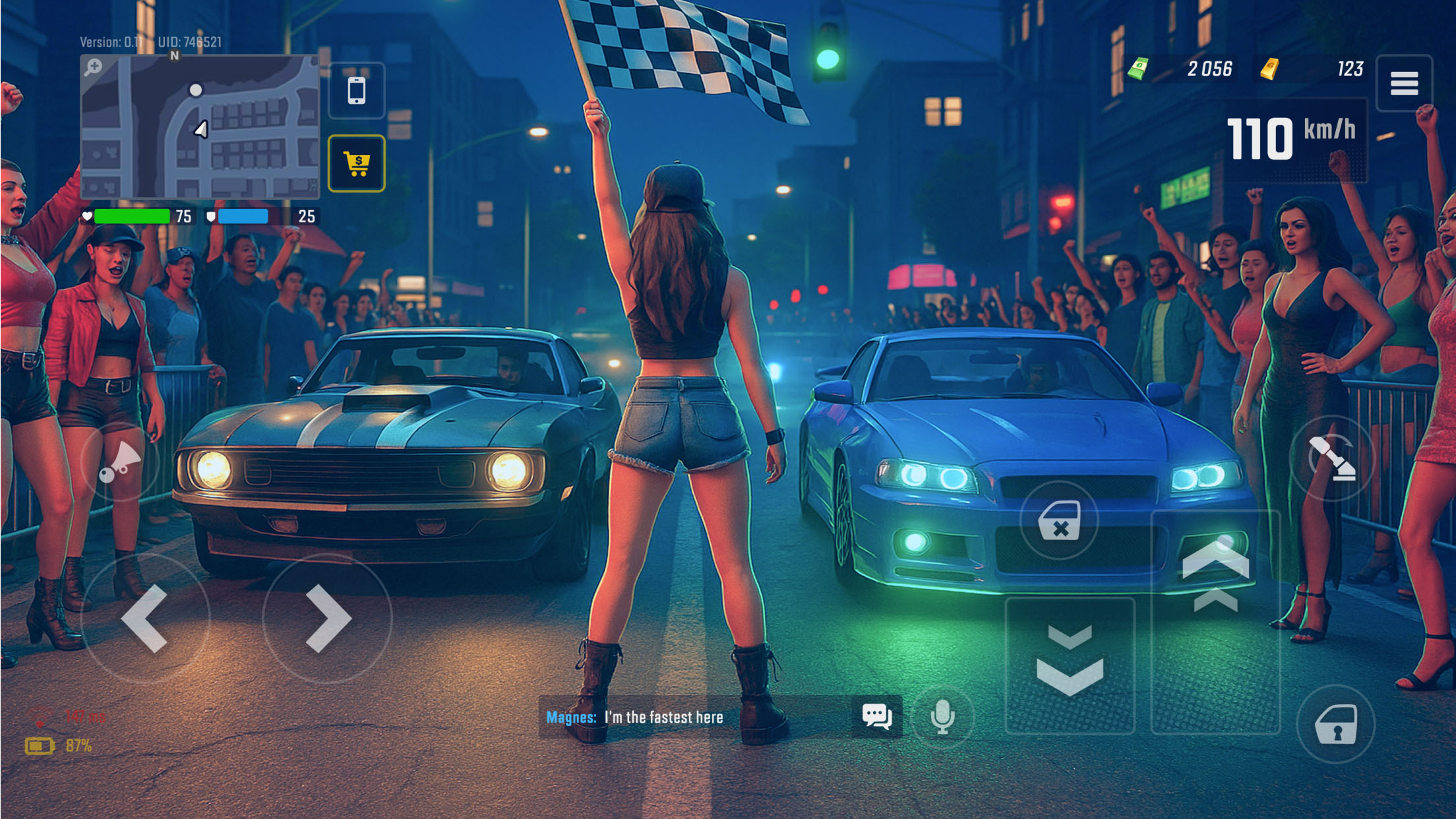Tap the minimap magnifier zoom icon

coord(93,67)
